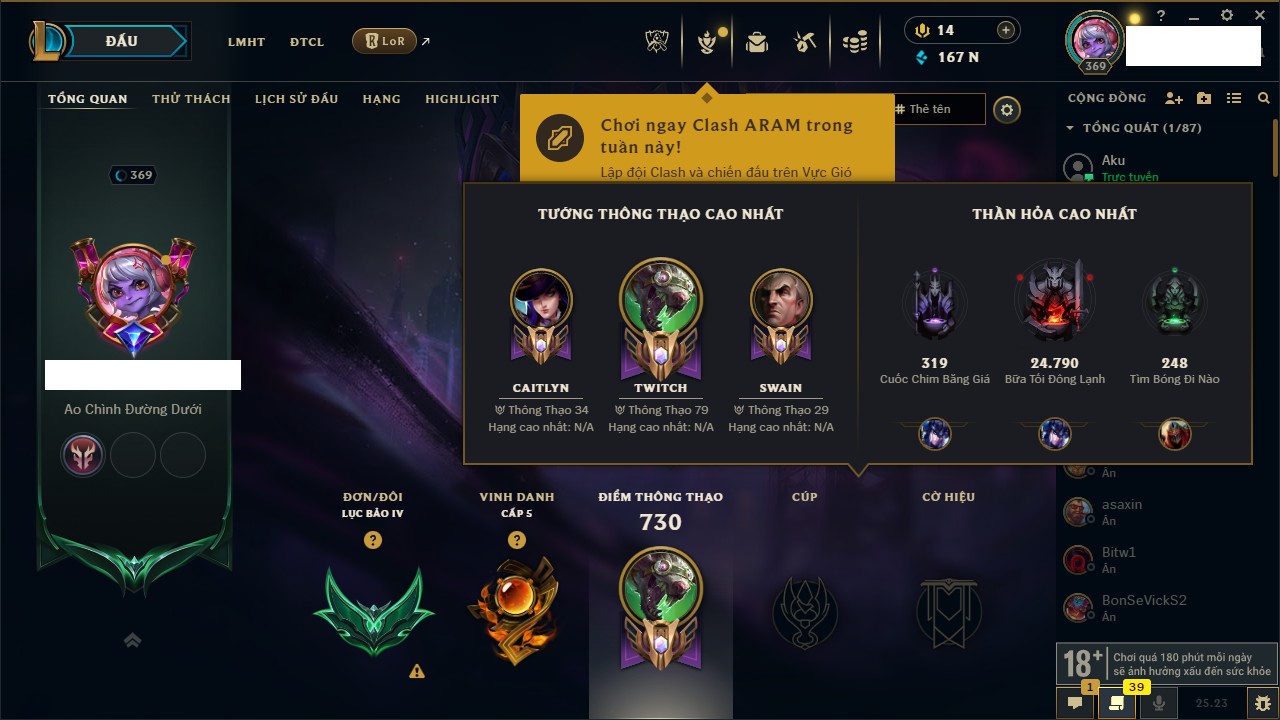
Task: Open the chat bubble button
Action: [x=1075, y=703]
